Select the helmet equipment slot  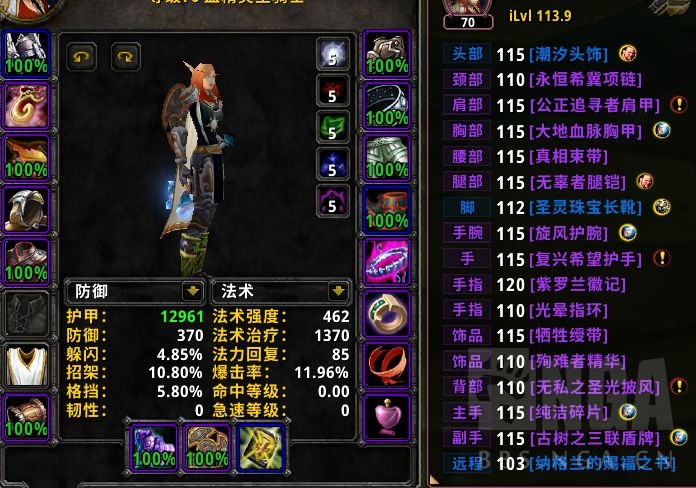tap(27, 54)
